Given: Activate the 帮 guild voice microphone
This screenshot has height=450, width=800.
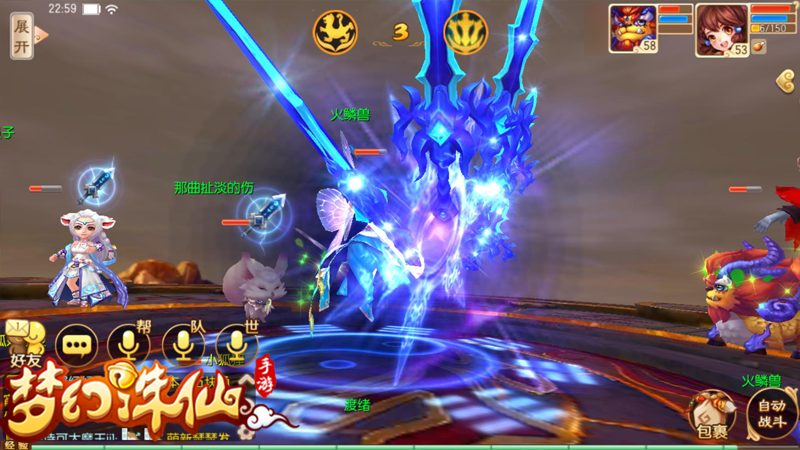Looking at the screenshot, I should 128,344.
